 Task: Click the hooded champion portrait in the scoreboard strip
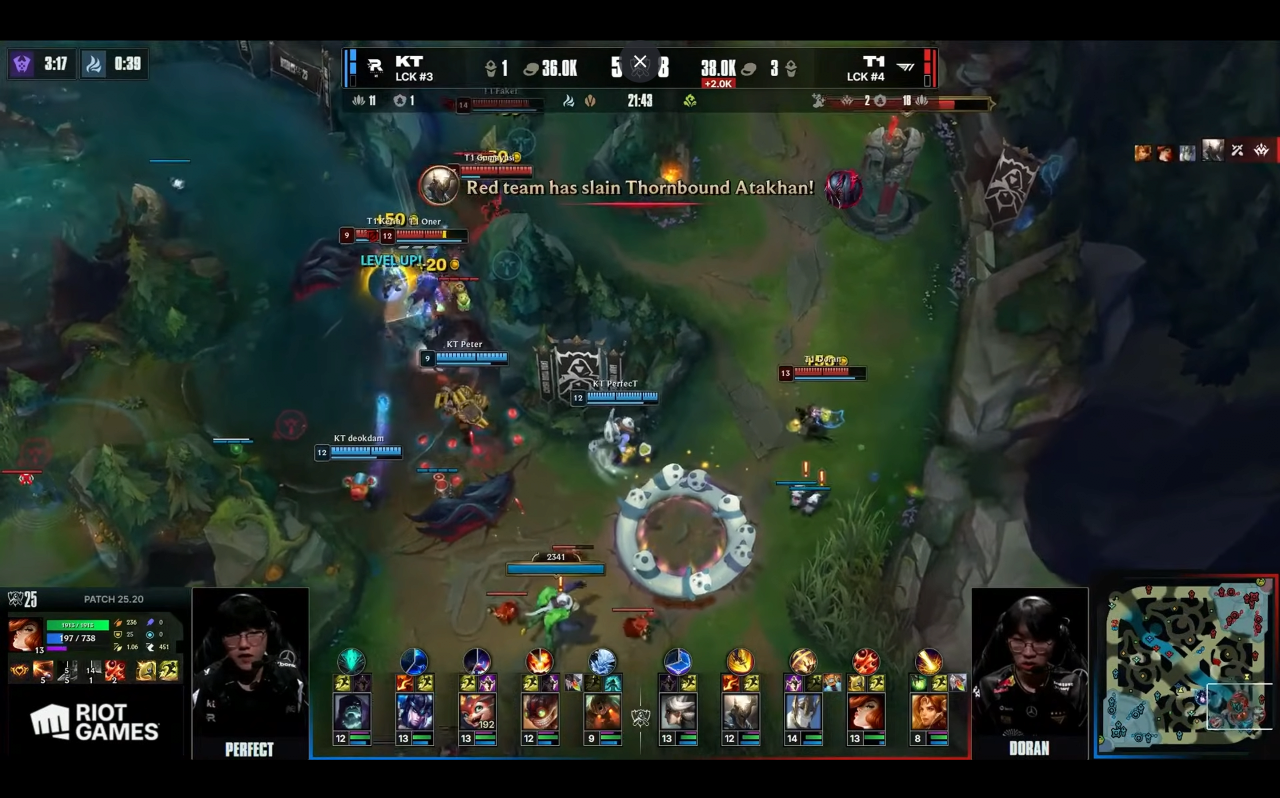click(x=351, y=712)
